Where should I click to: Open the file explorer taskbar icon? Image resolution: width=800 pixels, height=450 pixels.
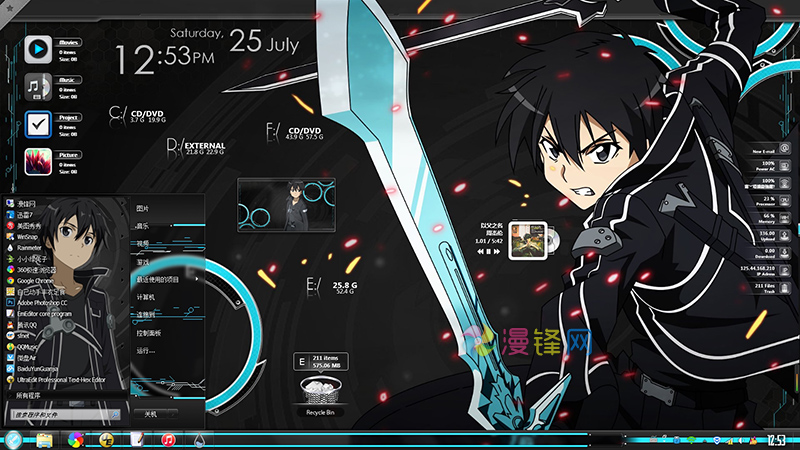pyautogui.click(x=44, y=439)
